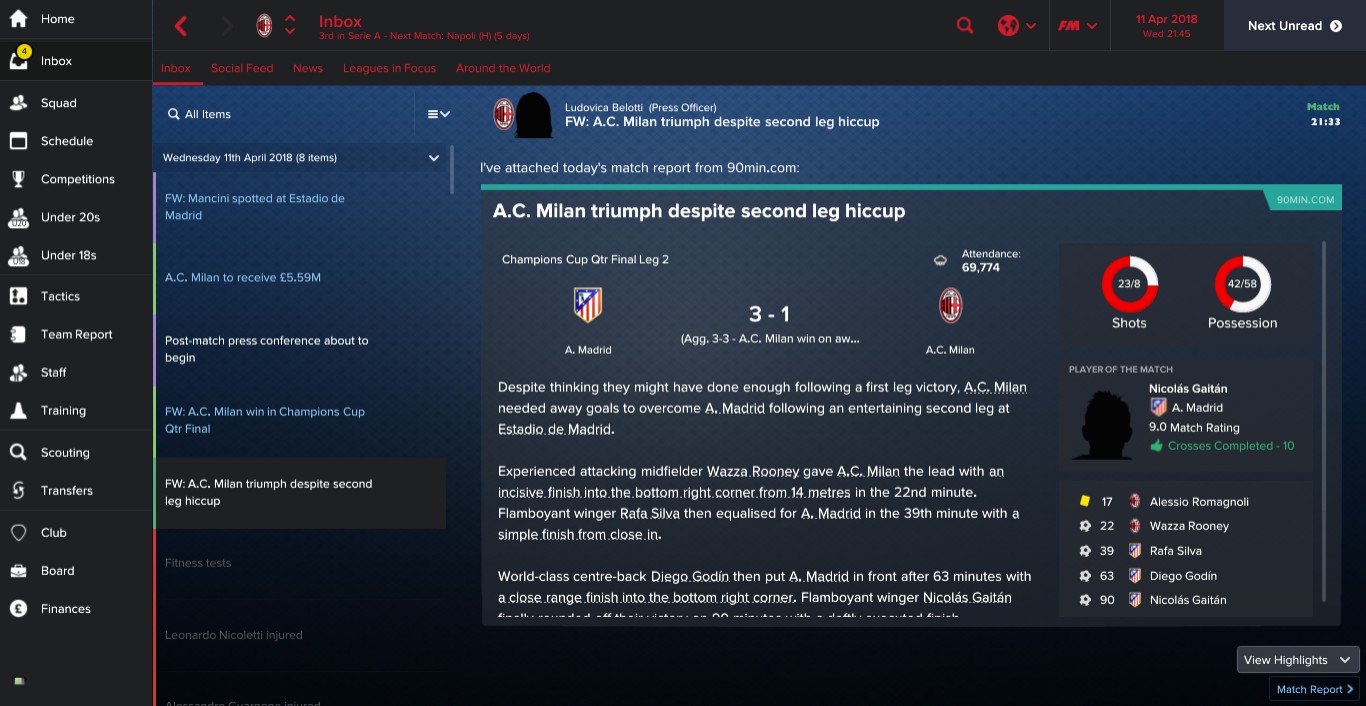Go back with the red arrow

coord(181,26)
